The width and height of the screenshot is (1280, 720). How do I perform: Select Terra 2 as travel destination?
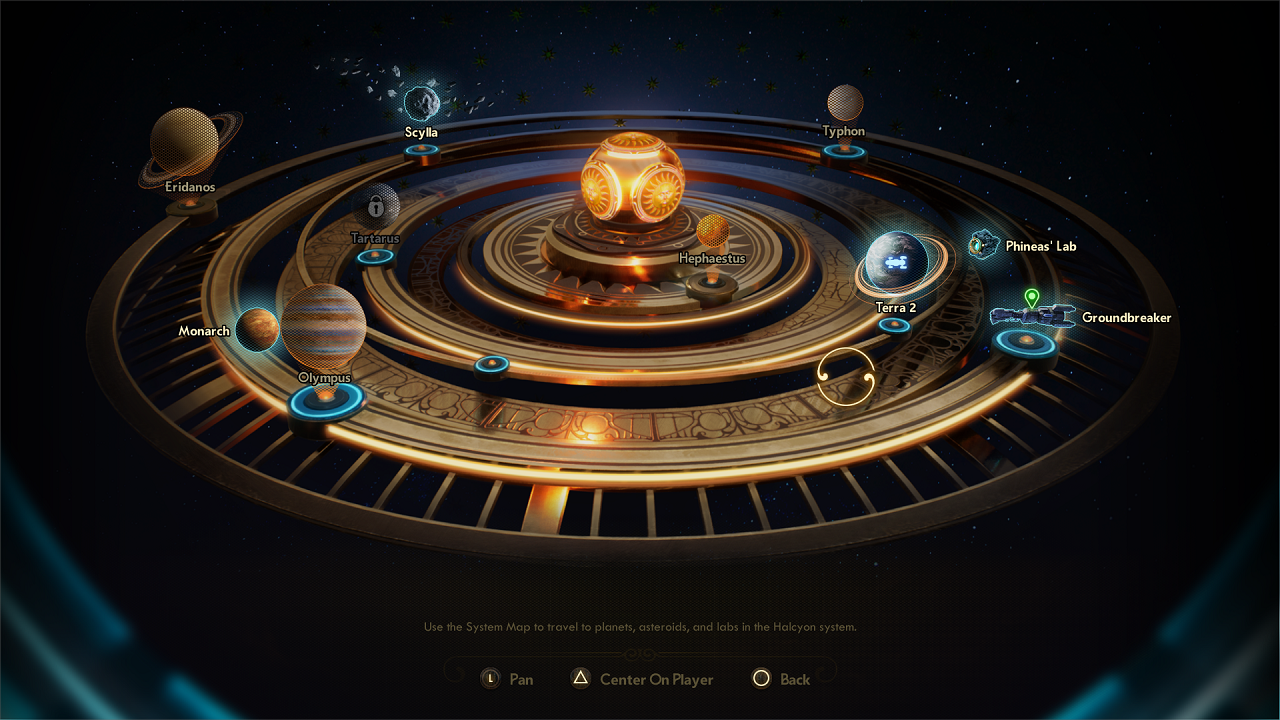point(897,263)
